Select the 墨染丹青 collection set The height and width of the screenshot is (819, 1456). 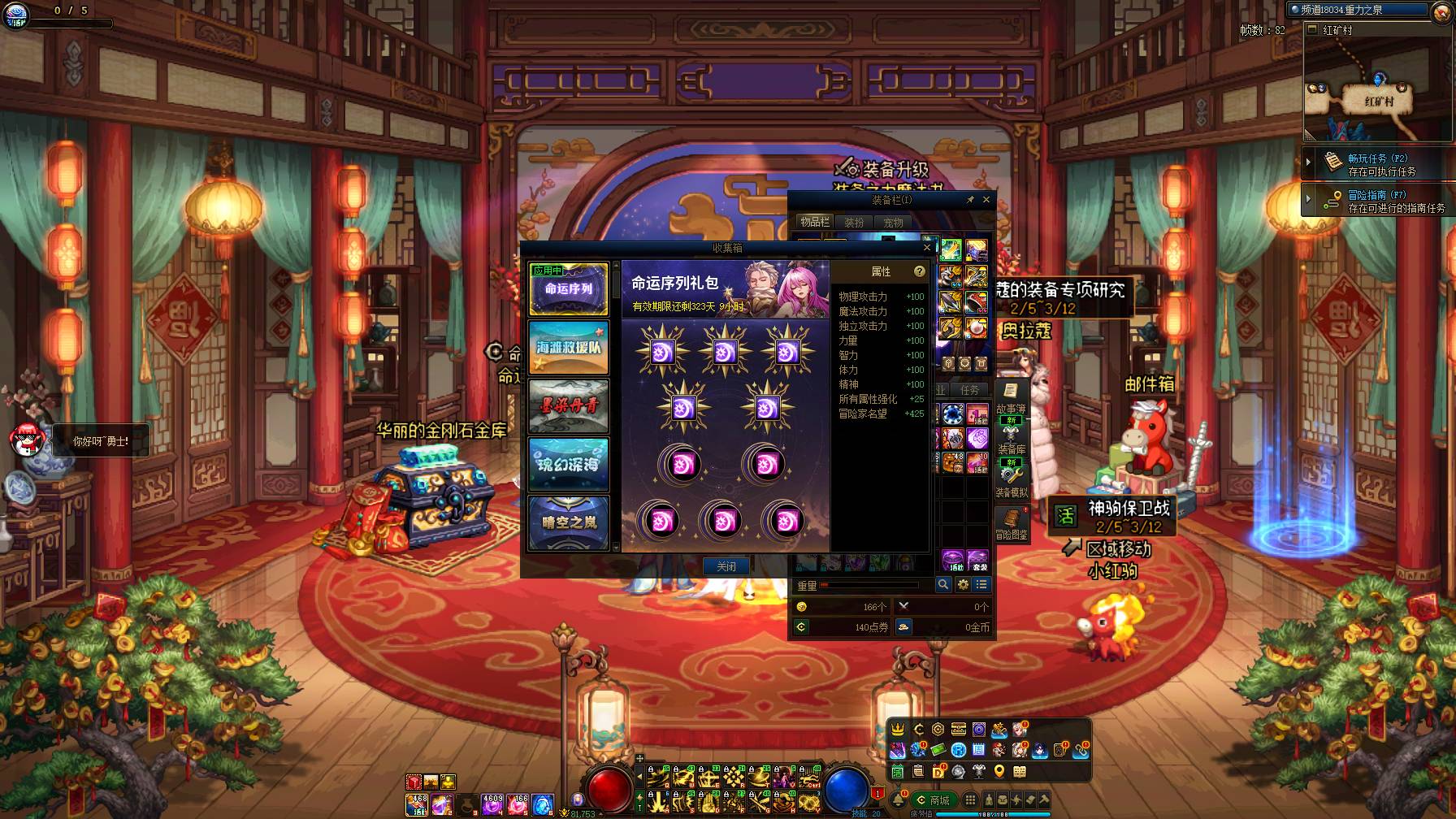pos(568,405)
